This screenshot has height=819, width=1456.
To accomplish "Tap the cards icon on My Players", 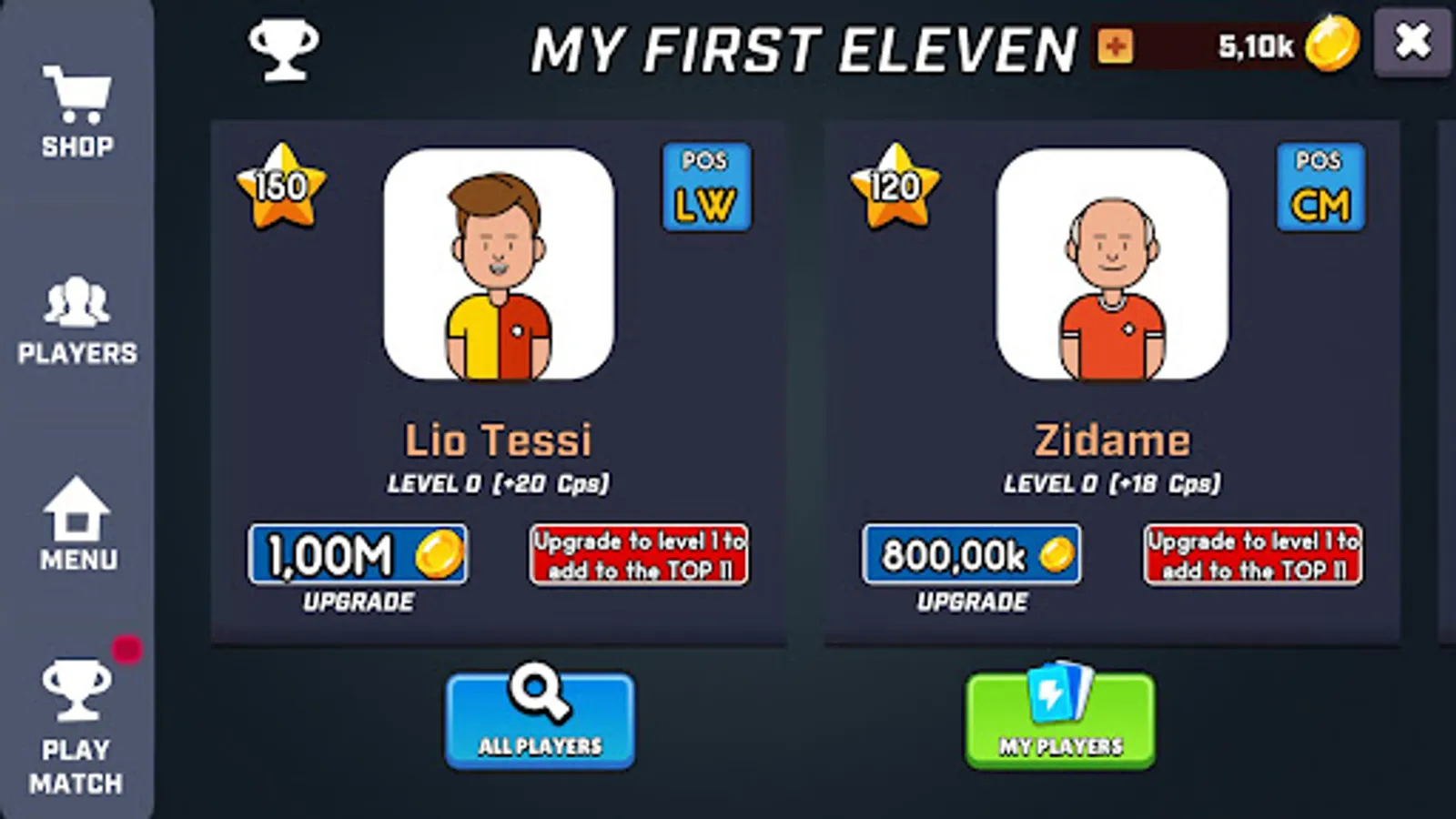I will point(1059,693).
